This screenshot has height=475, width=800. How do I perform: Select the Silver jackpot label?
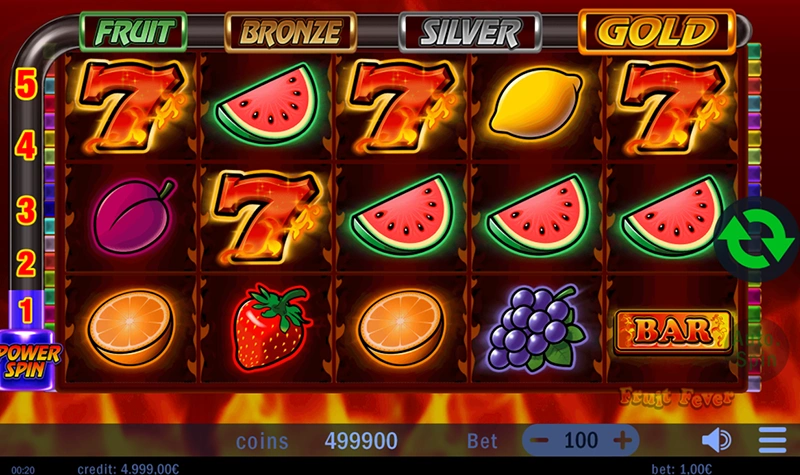click(470, 32)
